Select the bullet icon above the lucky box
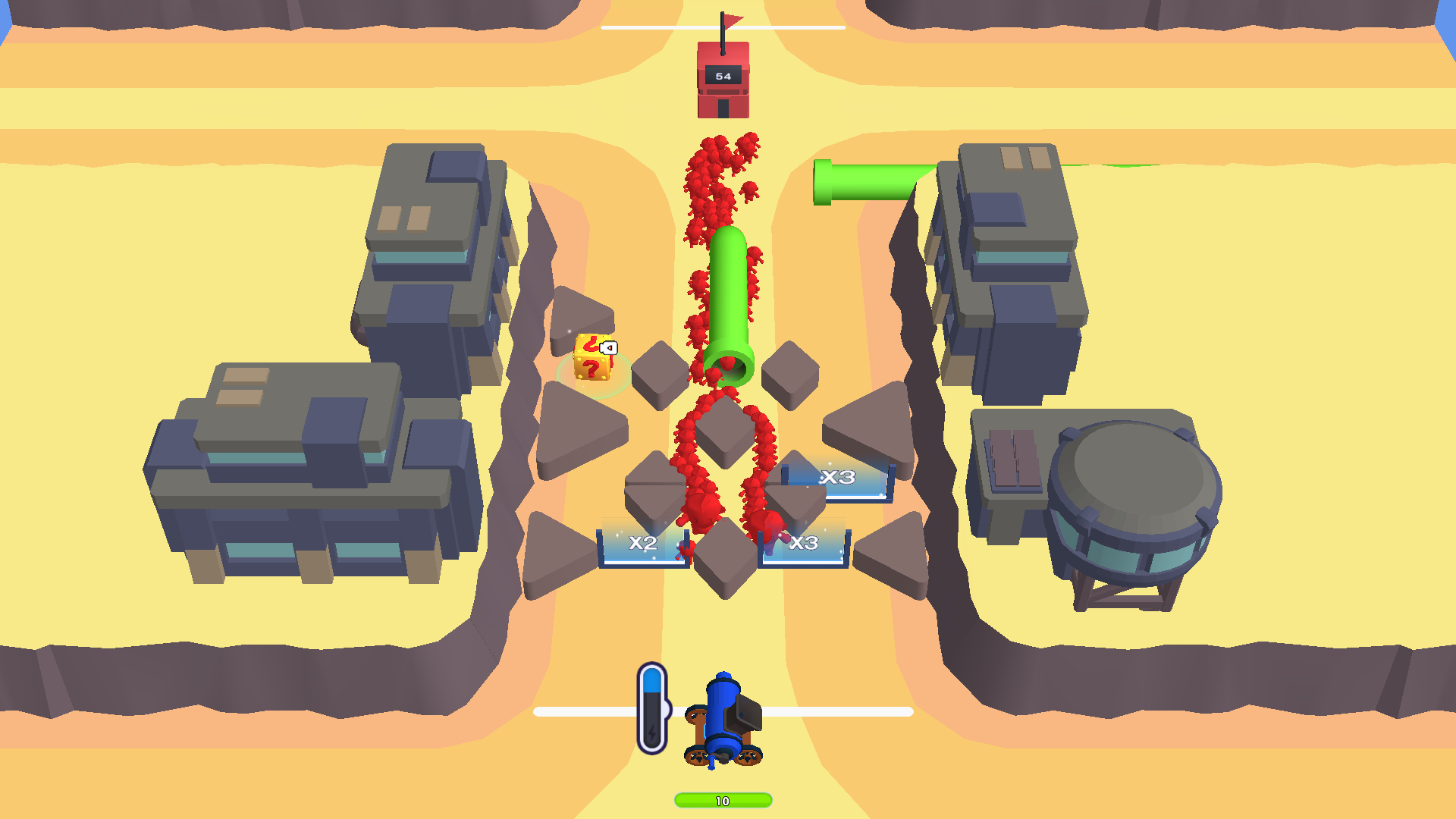Viewport: 1456px width, 819px height. point(609,347)
